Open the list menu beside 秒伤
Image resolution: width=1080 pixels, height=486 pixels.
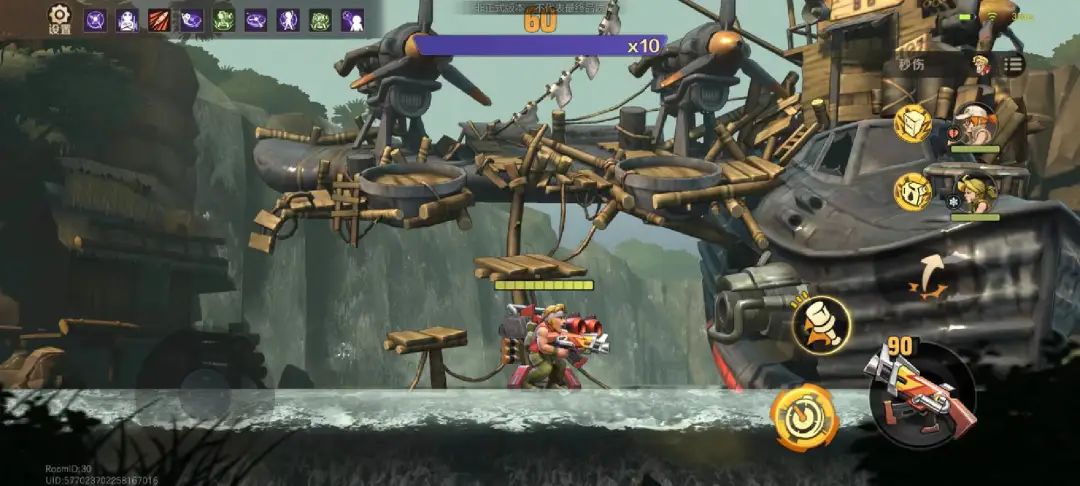pos(1013,65)
